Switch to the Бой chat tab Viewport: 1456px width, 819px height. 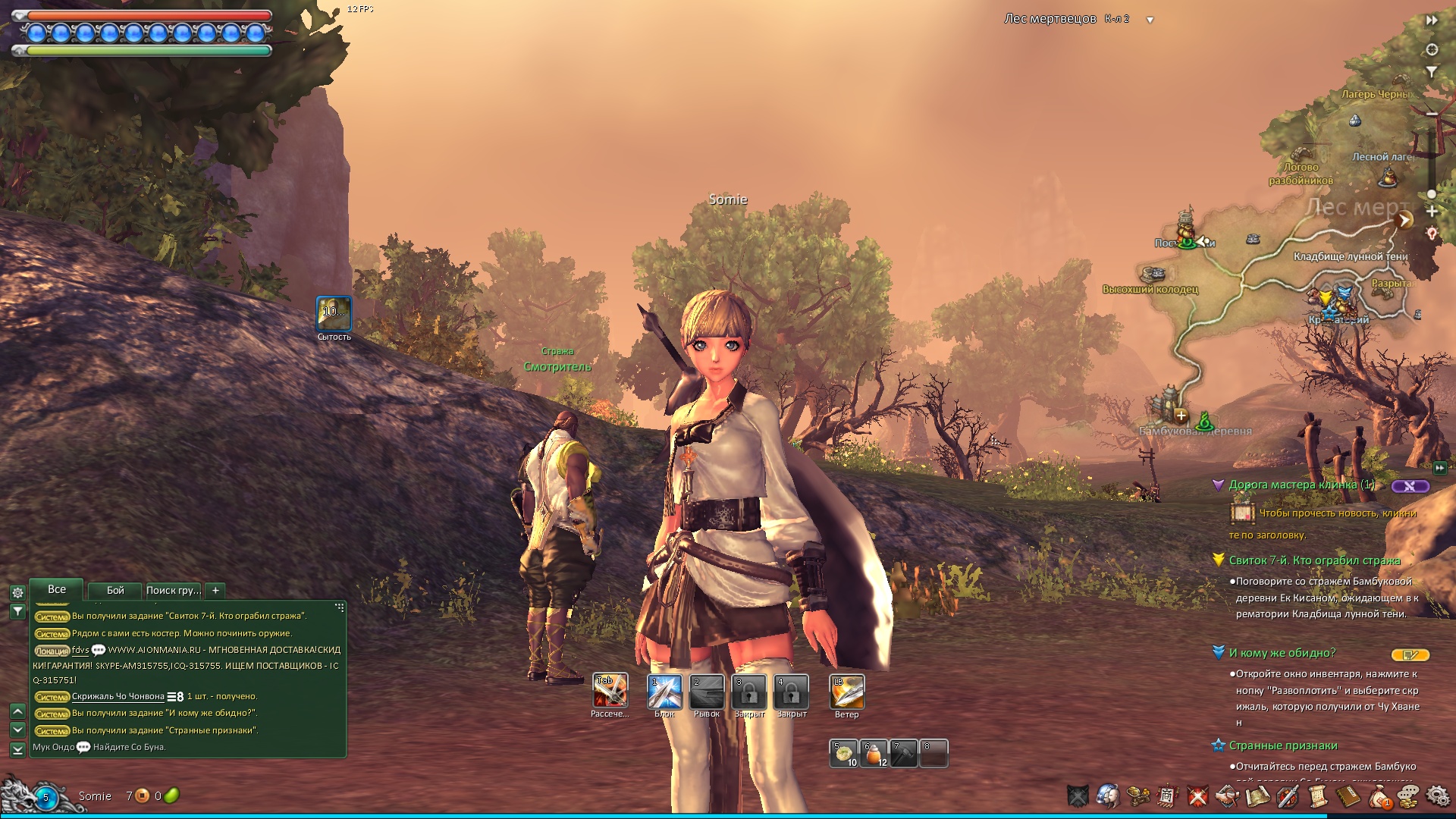pos(115,590)
